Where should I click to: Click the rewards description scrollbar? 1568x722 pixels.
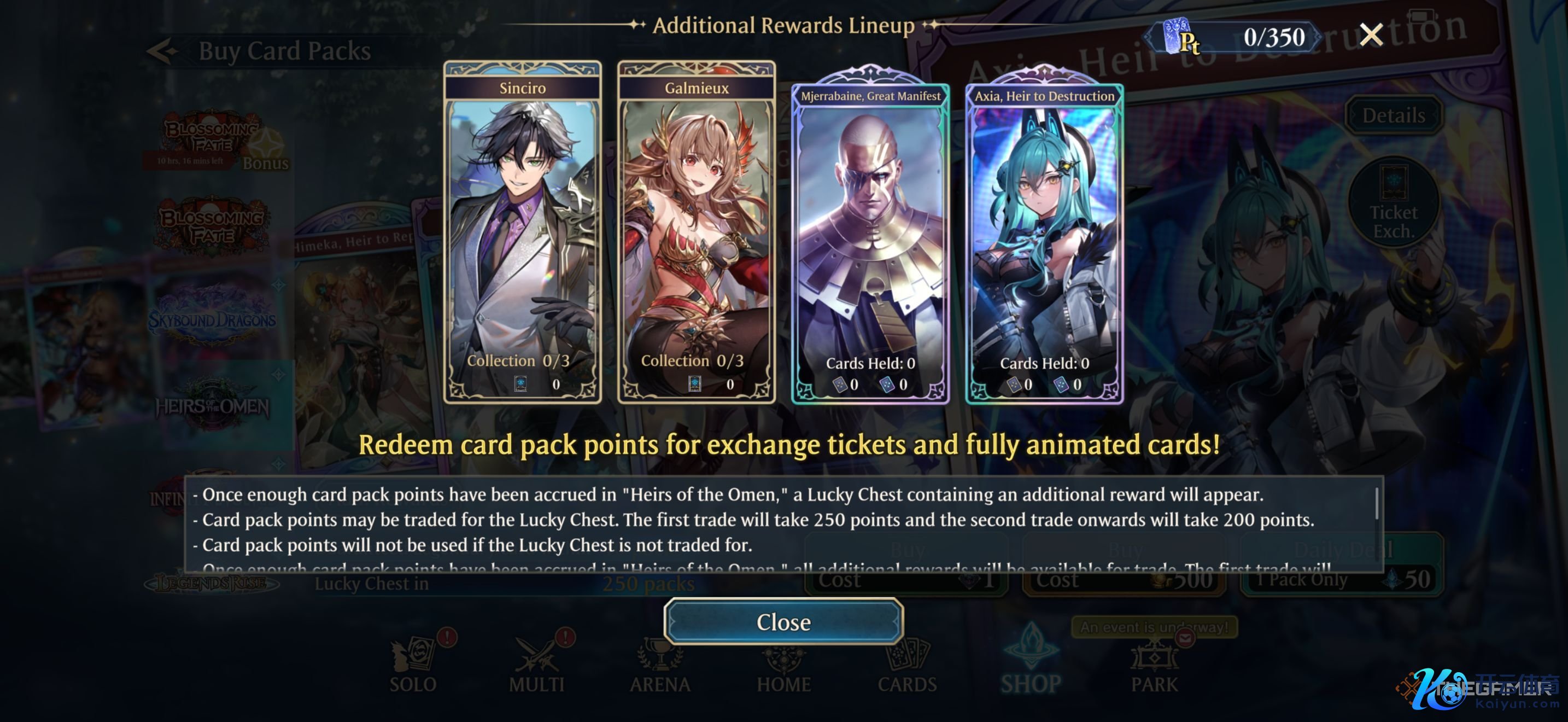click(1376, 504)
